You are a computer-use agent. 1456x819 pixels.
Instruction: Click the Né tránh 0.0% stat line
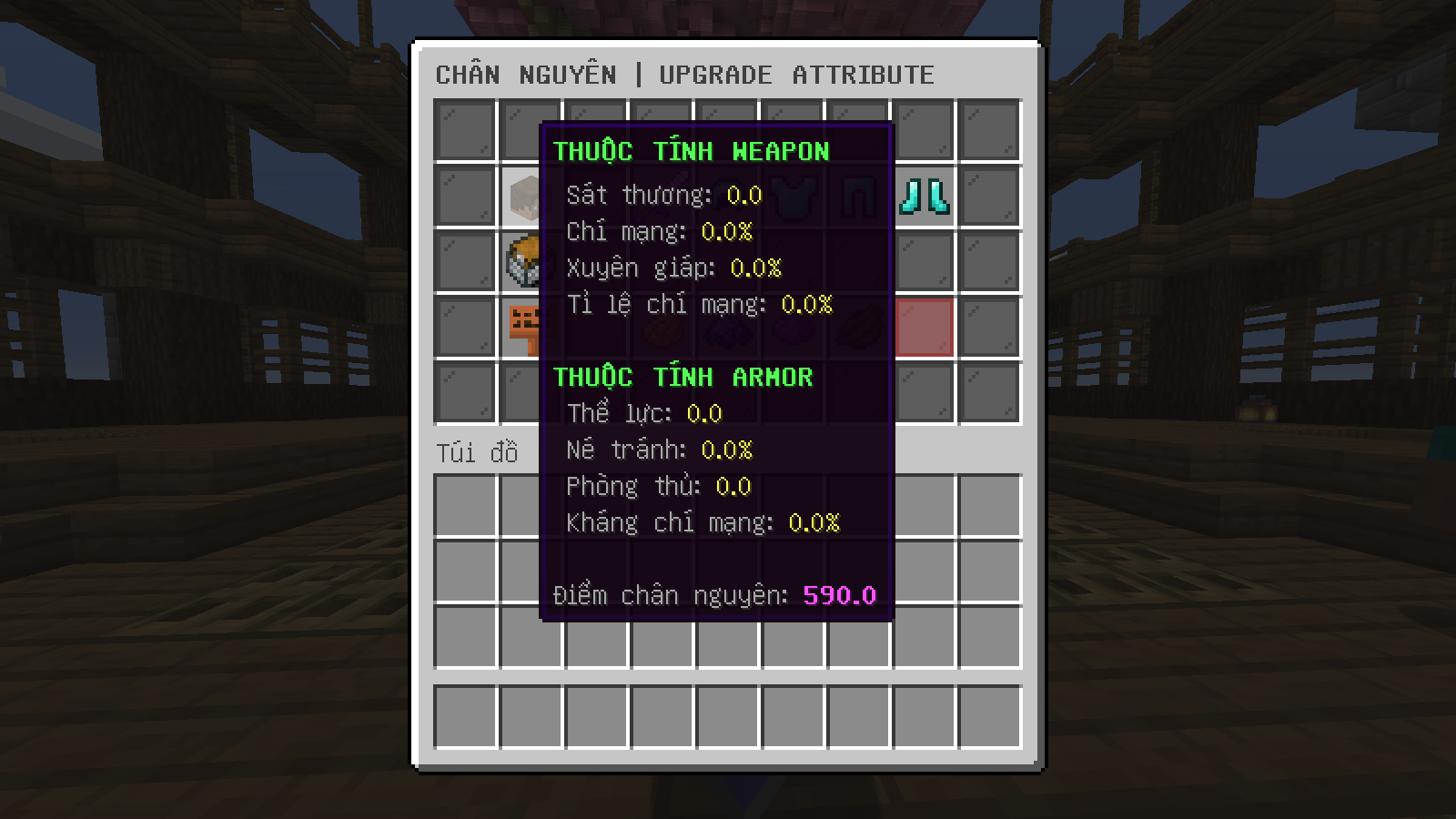[x=664, y=450]
